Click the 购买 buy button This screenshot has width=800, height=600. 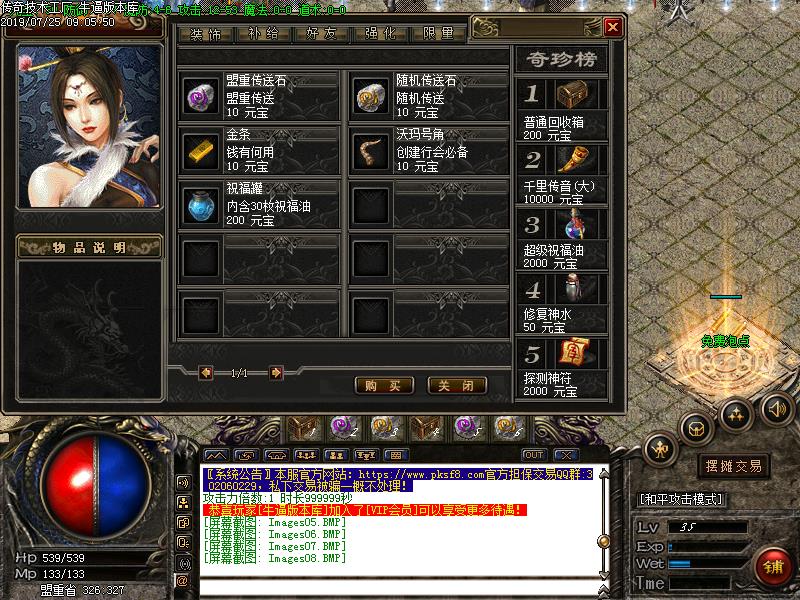coord(384,385)
